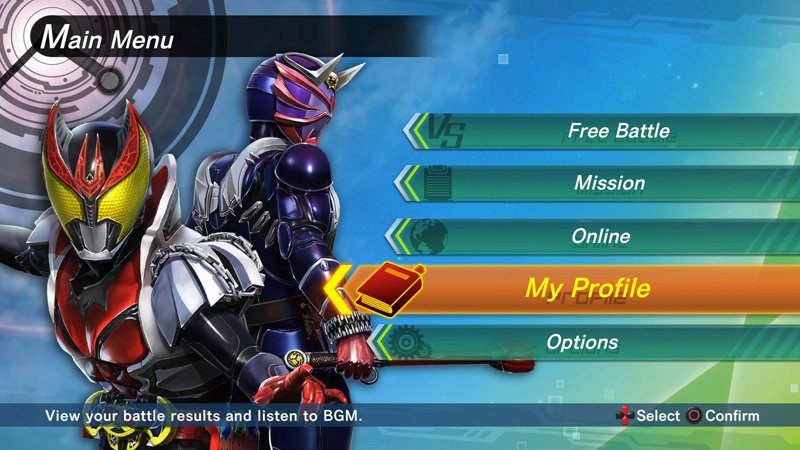Select the Mission menu entry
This screenshot has height=450, width=800.
point(609,184)
